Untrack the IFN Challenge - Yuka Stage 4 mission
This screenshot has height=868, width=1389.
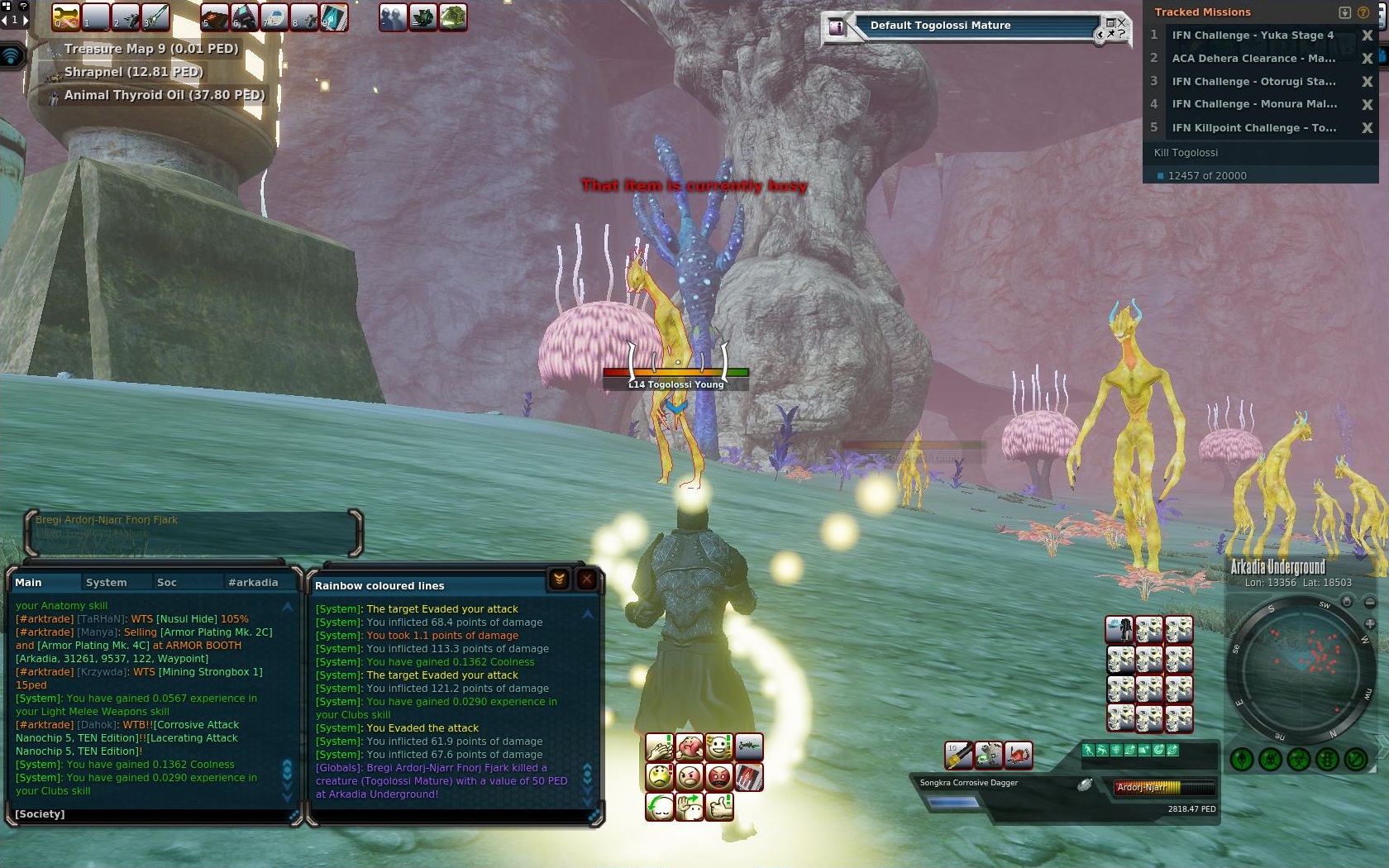(1367, 36)
